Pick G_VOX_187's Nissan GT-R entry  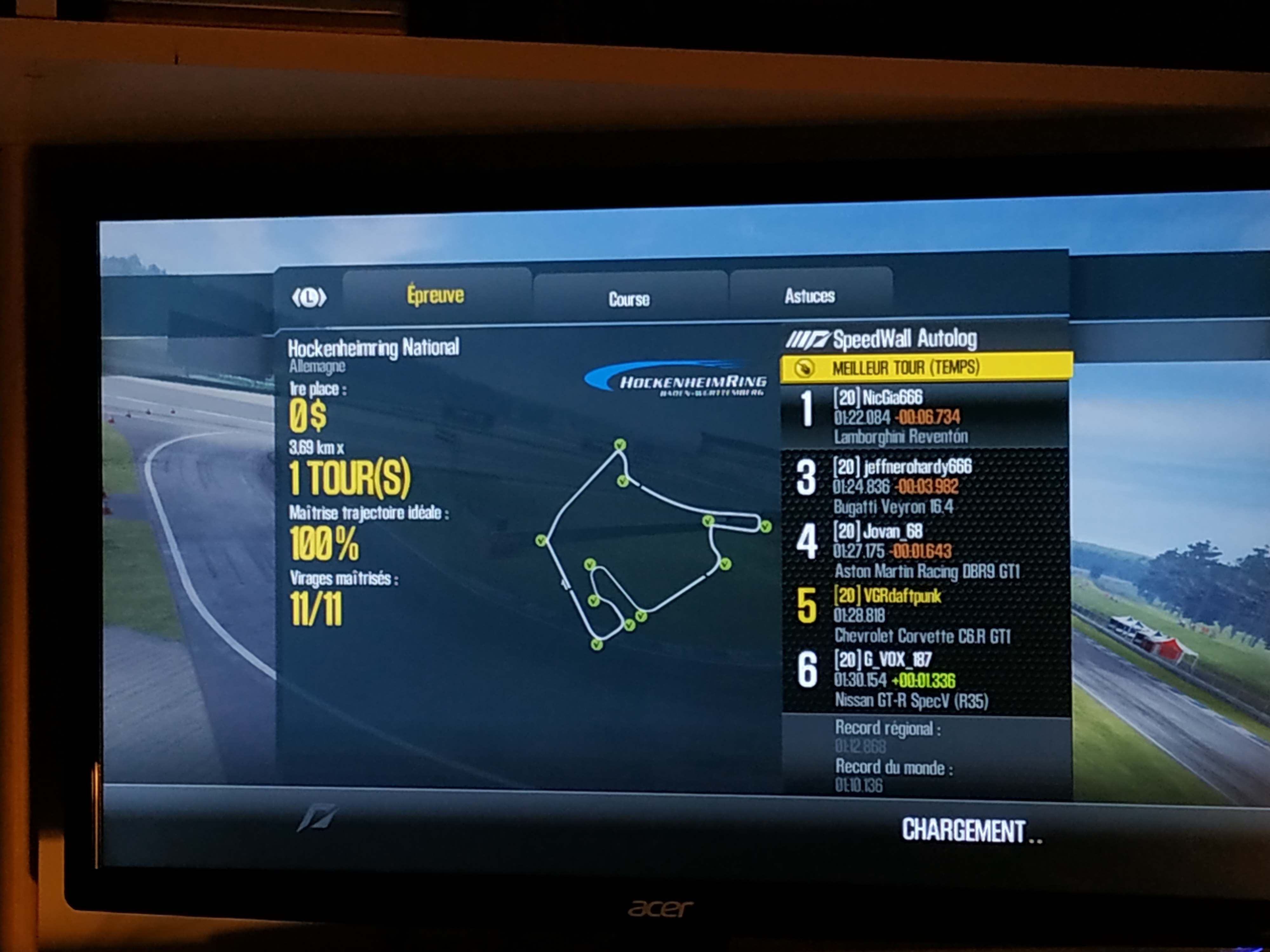click(926, 680)
